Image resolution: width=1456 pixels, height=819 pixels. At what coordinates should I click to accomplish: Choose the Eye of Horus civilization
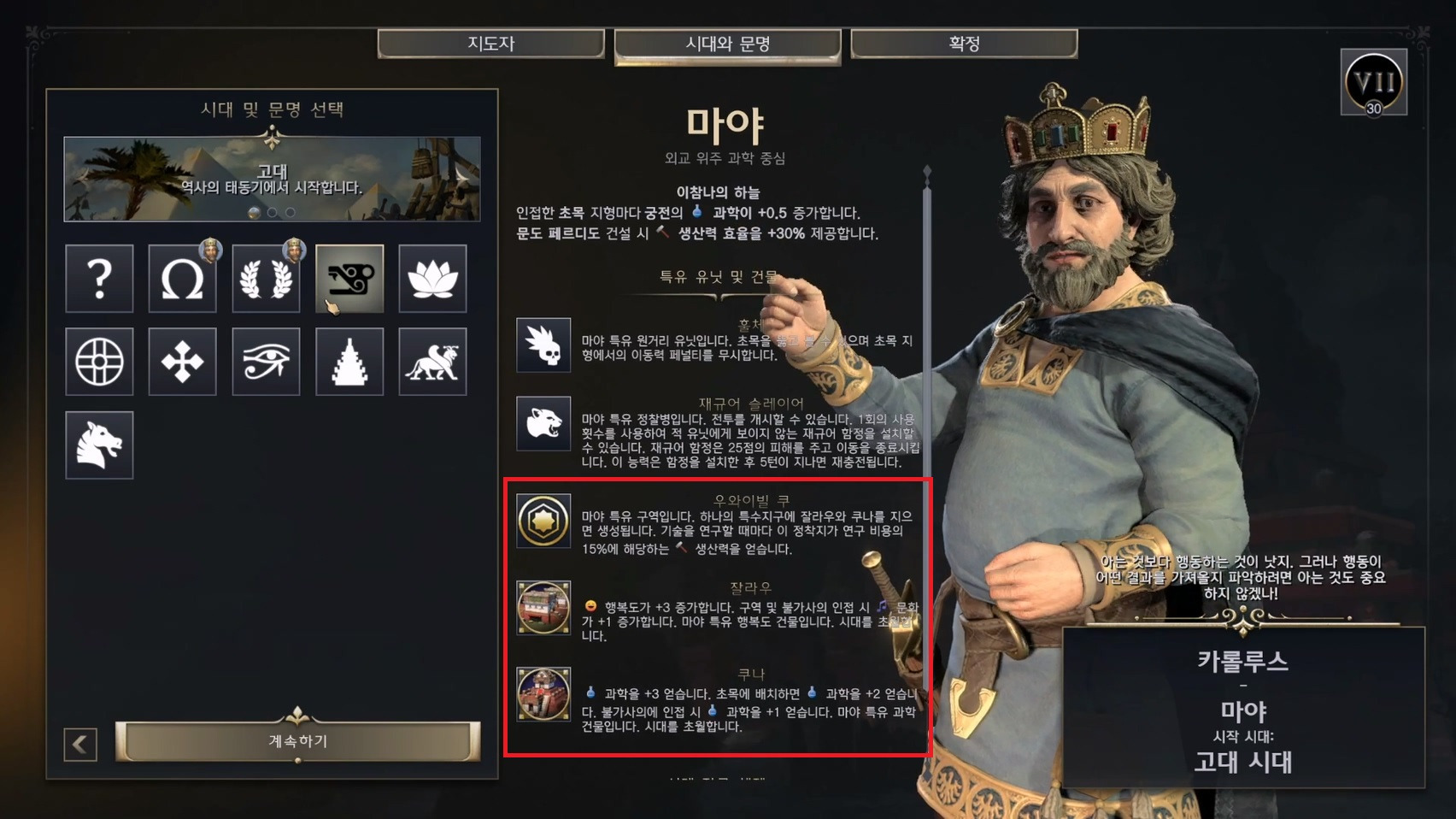coord(266,362)
